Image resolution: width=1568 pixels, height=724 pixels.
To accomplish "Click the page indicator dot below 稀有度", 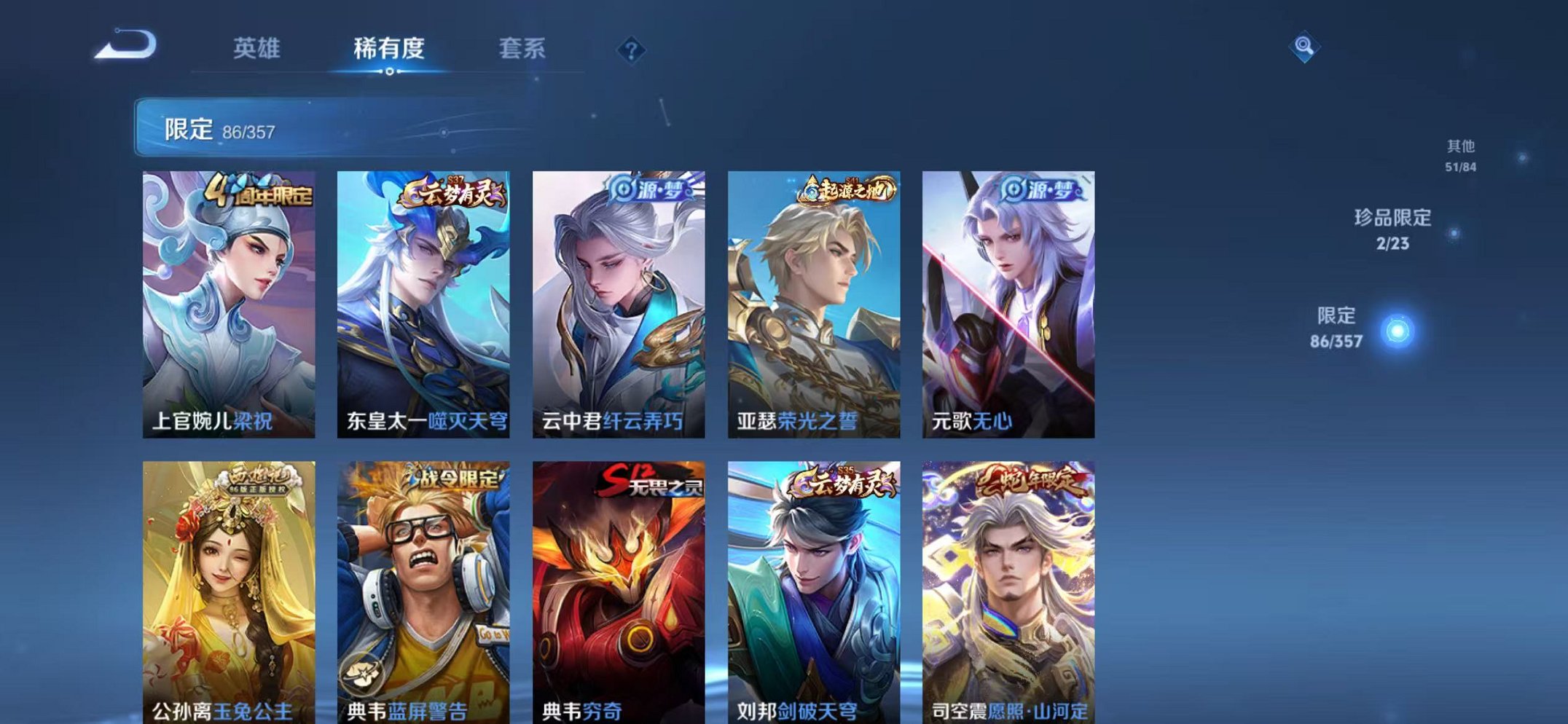I will coord(391,71).
